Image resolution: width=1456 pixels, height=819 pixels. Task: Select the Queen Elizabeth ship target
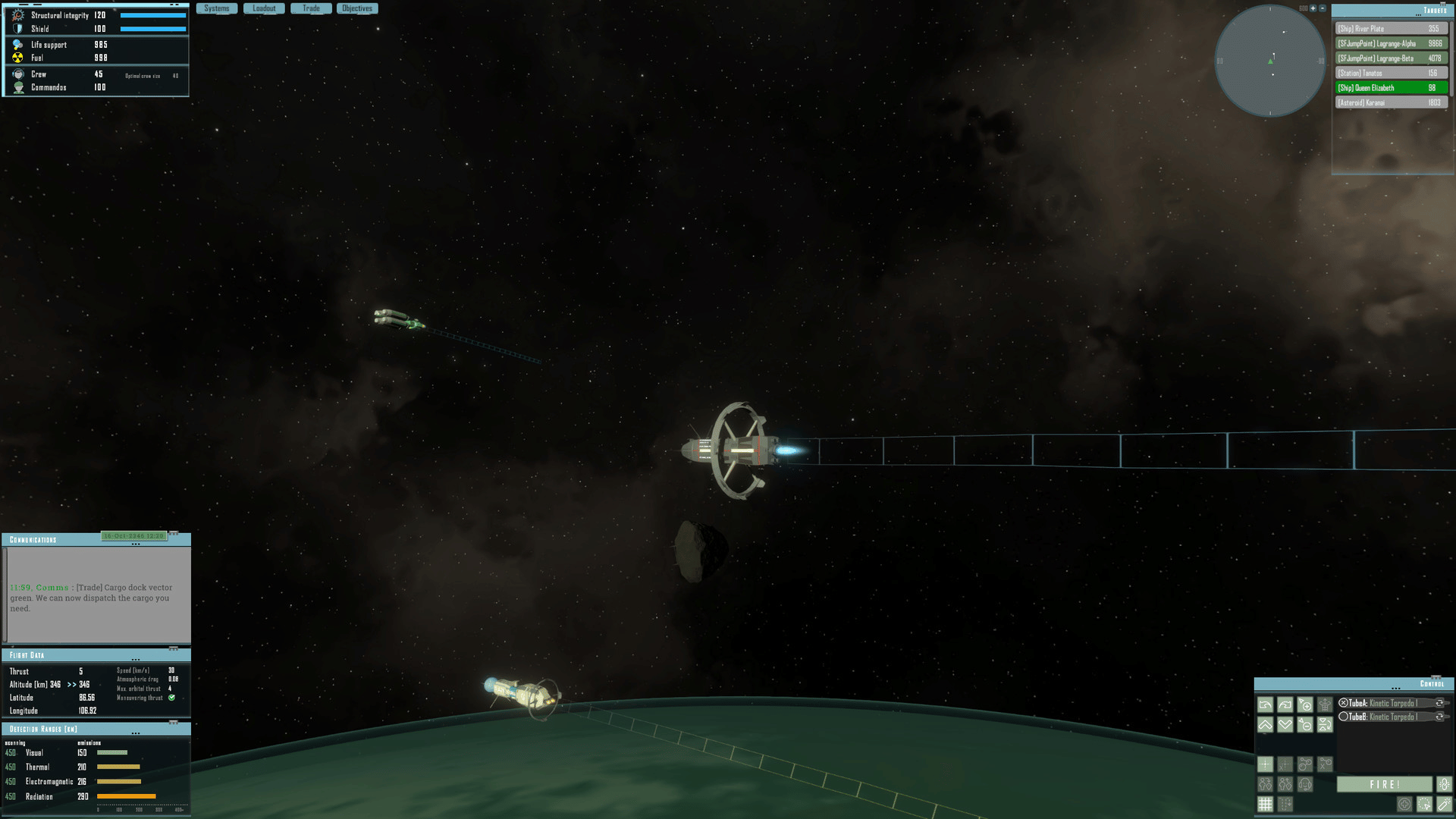(x=1391, y=88)
